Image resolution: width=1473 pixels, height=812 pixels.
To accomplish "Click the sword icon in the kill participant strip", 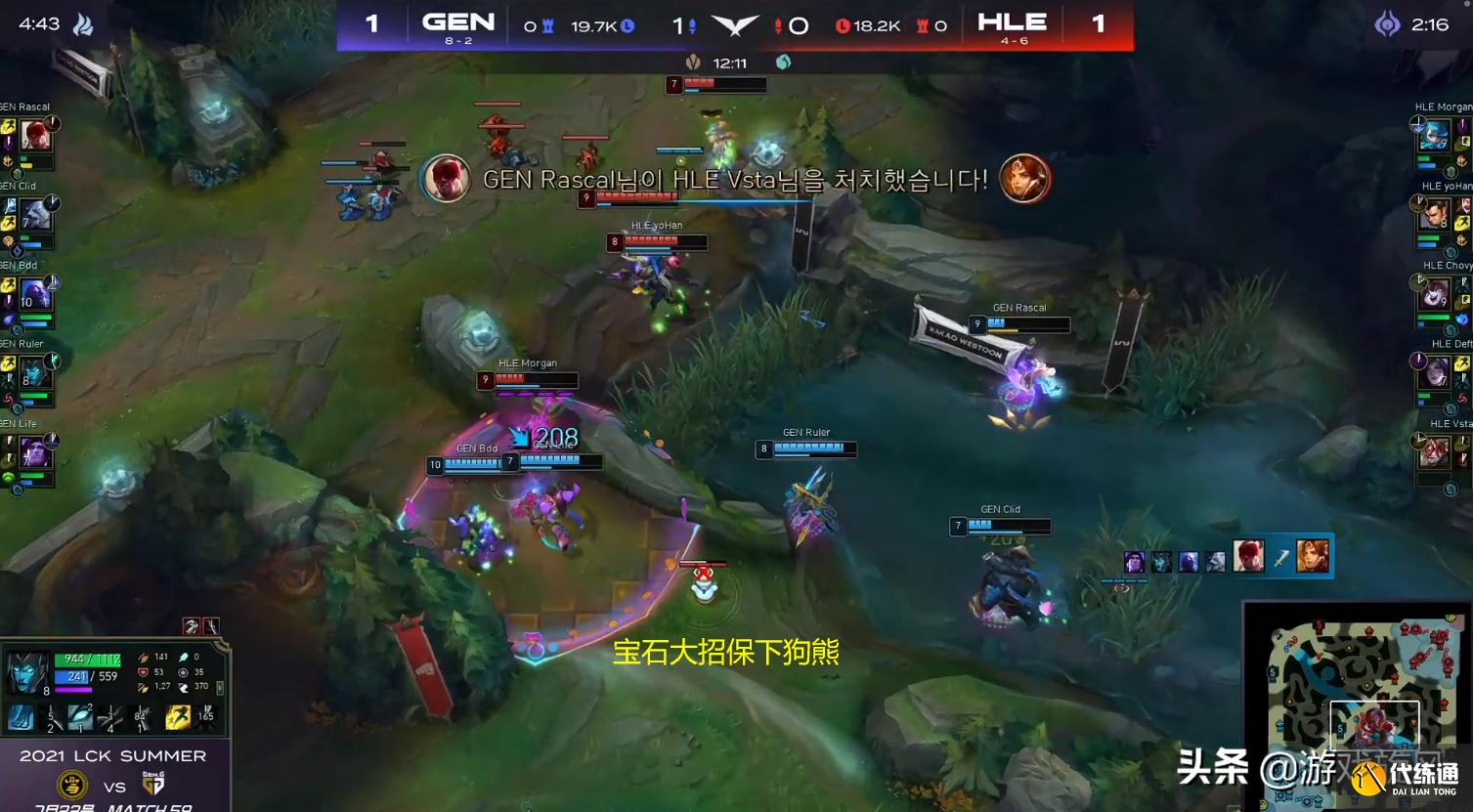I will click(x=1279, y=559).
